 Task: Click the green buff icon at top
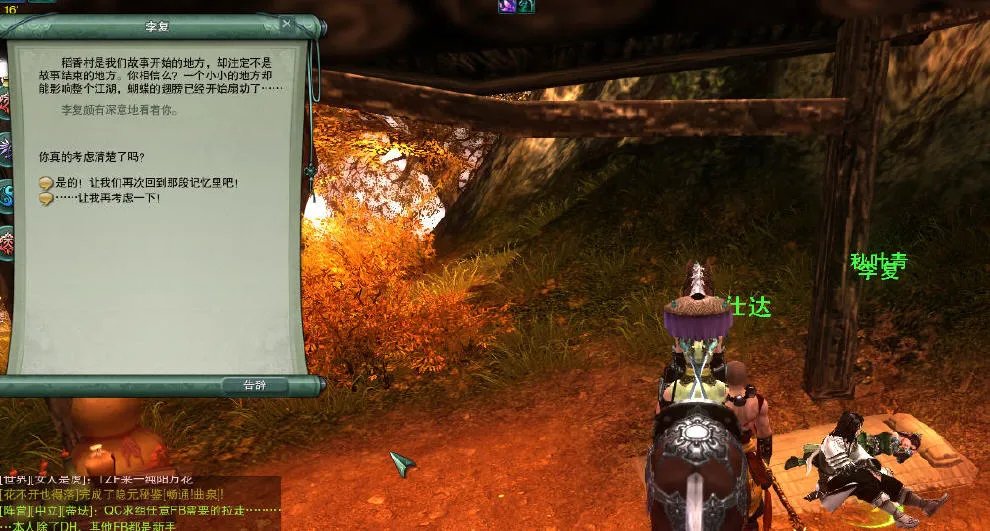(525, 6)
